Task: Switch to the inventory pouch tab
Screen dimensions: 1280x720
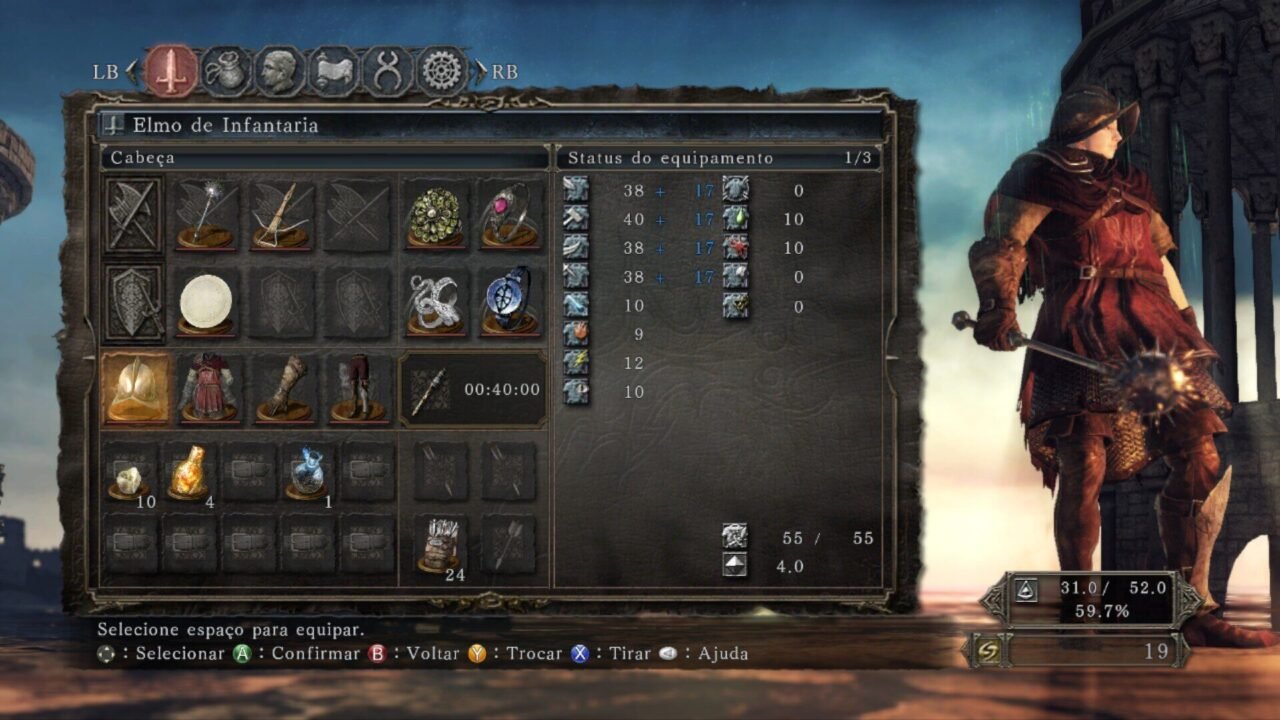Action: pyautogui.click(x=226, y=71)
